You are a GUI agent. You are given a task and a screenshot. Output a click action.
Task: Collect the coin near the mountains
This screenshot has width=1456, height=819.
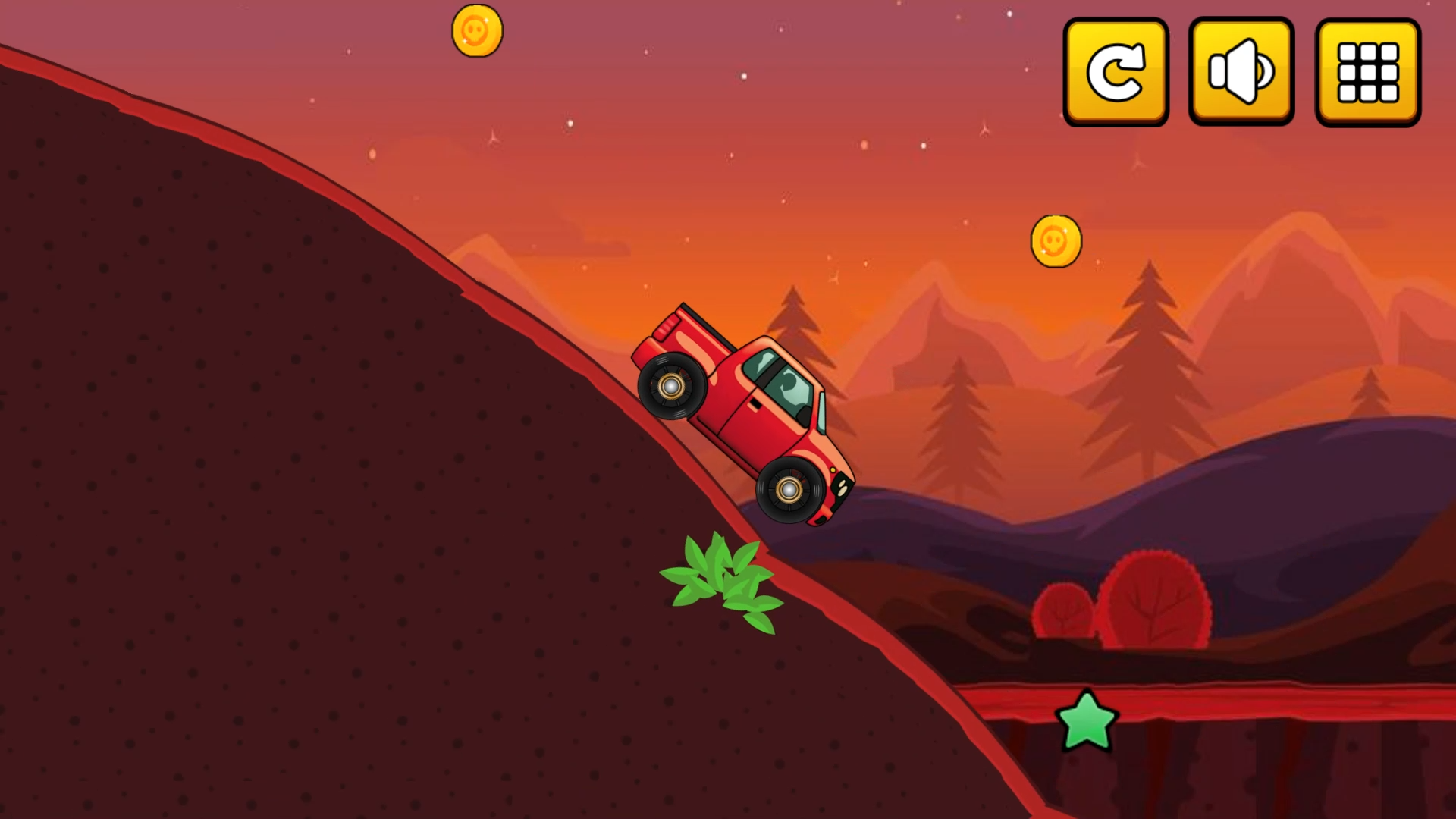(1057, 241)
